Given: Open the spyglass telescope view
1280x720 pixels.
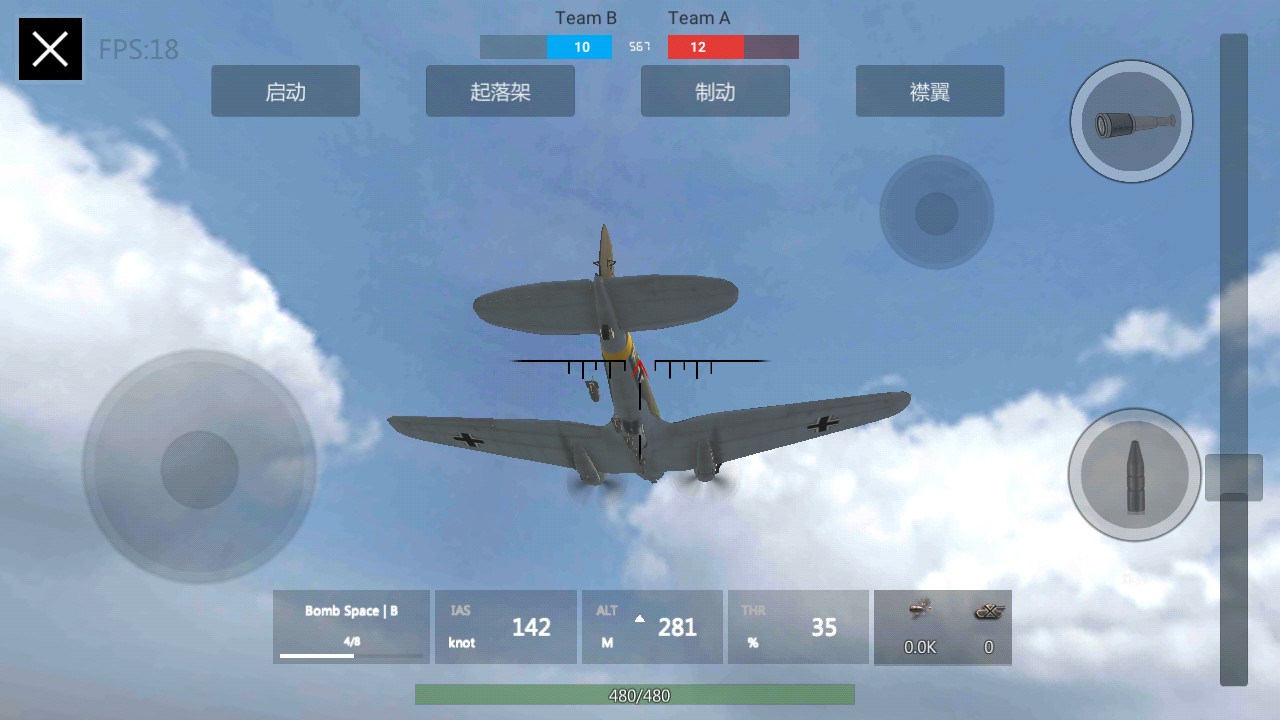Looking at the screenshot, I should [1131, 122].
